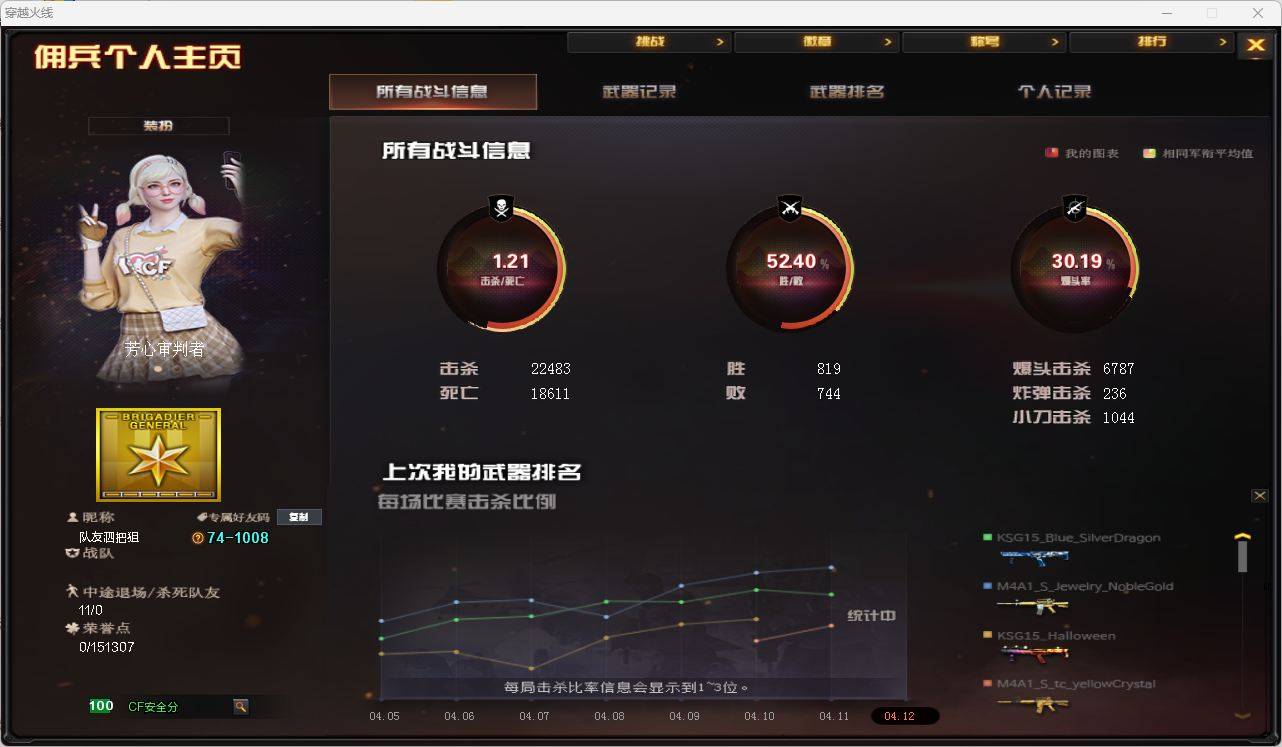1282x747 pixels.
Task: Open the 排行 dropdown menu
Action: click(1152, 42)
